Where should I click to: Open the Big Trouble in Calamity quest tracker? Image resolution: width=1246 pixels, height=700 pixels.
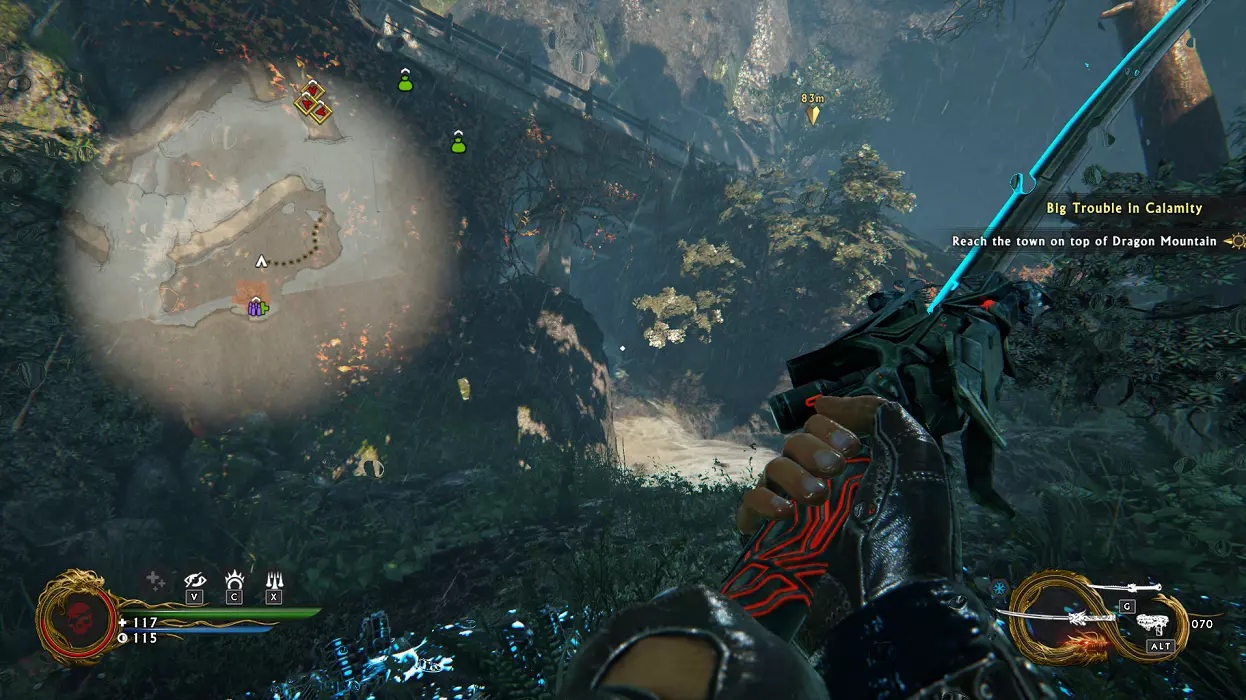point(1124,208)
